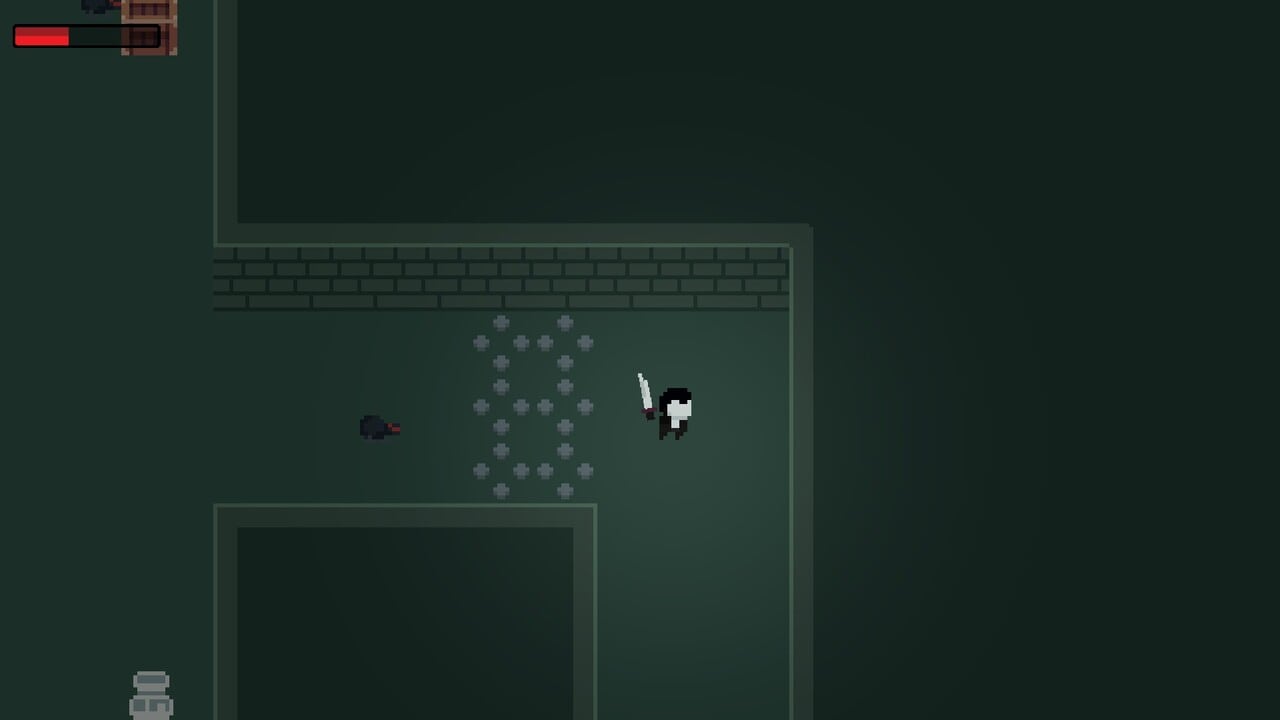Image resolution: width=1280 pixels, height=720 pixels.
Task: Click the topmost stone cross tile
Action: [x=500, y=322]
